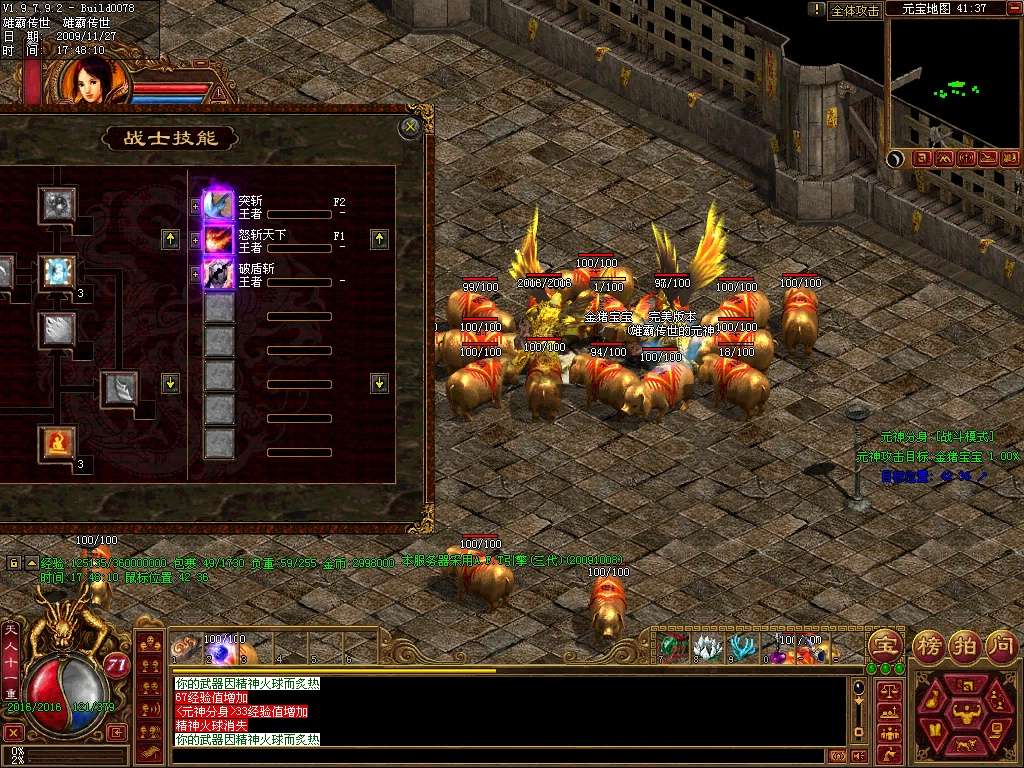Select the 突斩 skill icon
This screenshot has width=1024, height=768.
pyautogui.click(x=219, y=206)
